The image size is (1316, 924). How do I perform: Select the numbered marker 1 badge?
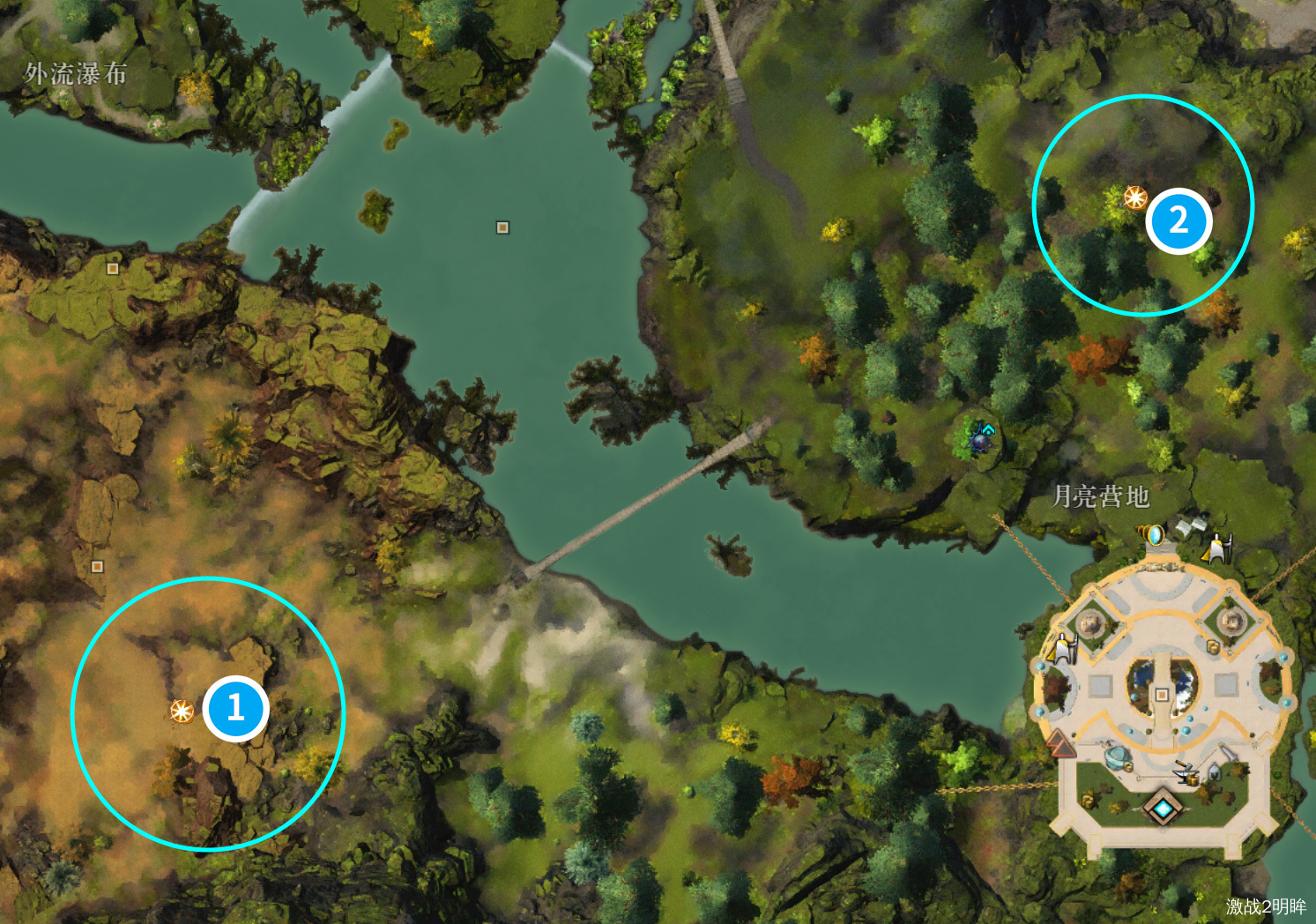pyautogui.click(x=235, y=708)
